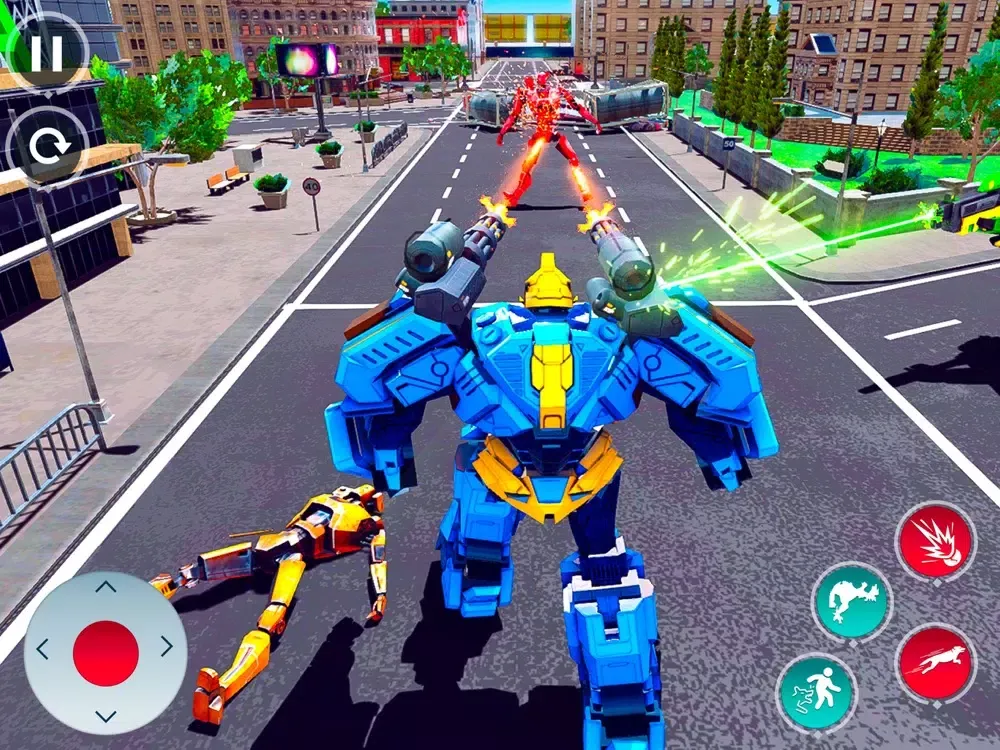Click the joystick's up arrow
The width and height of the screenshot is (1000, 750).
click(x=106, y=588)
